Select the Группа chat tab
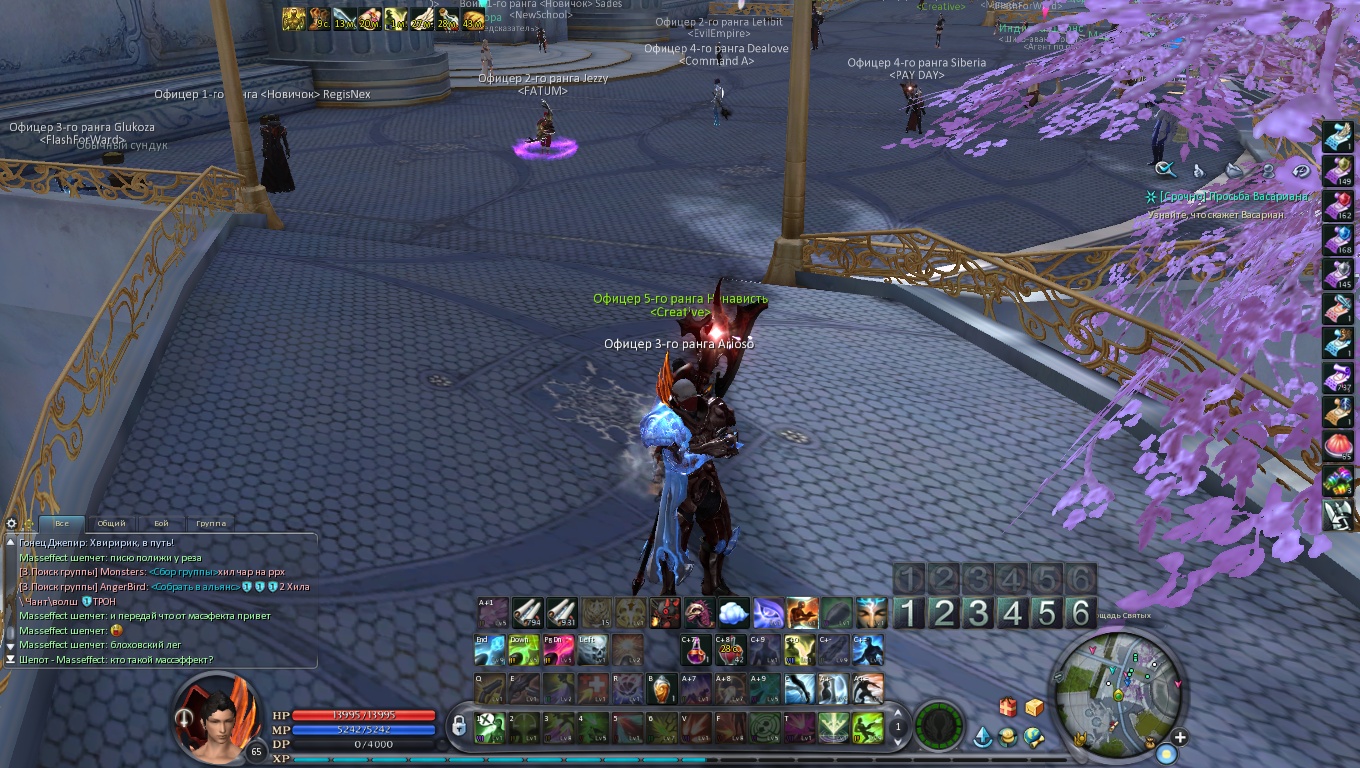This screenshot has width=1360, height=768. pos(211,523)
